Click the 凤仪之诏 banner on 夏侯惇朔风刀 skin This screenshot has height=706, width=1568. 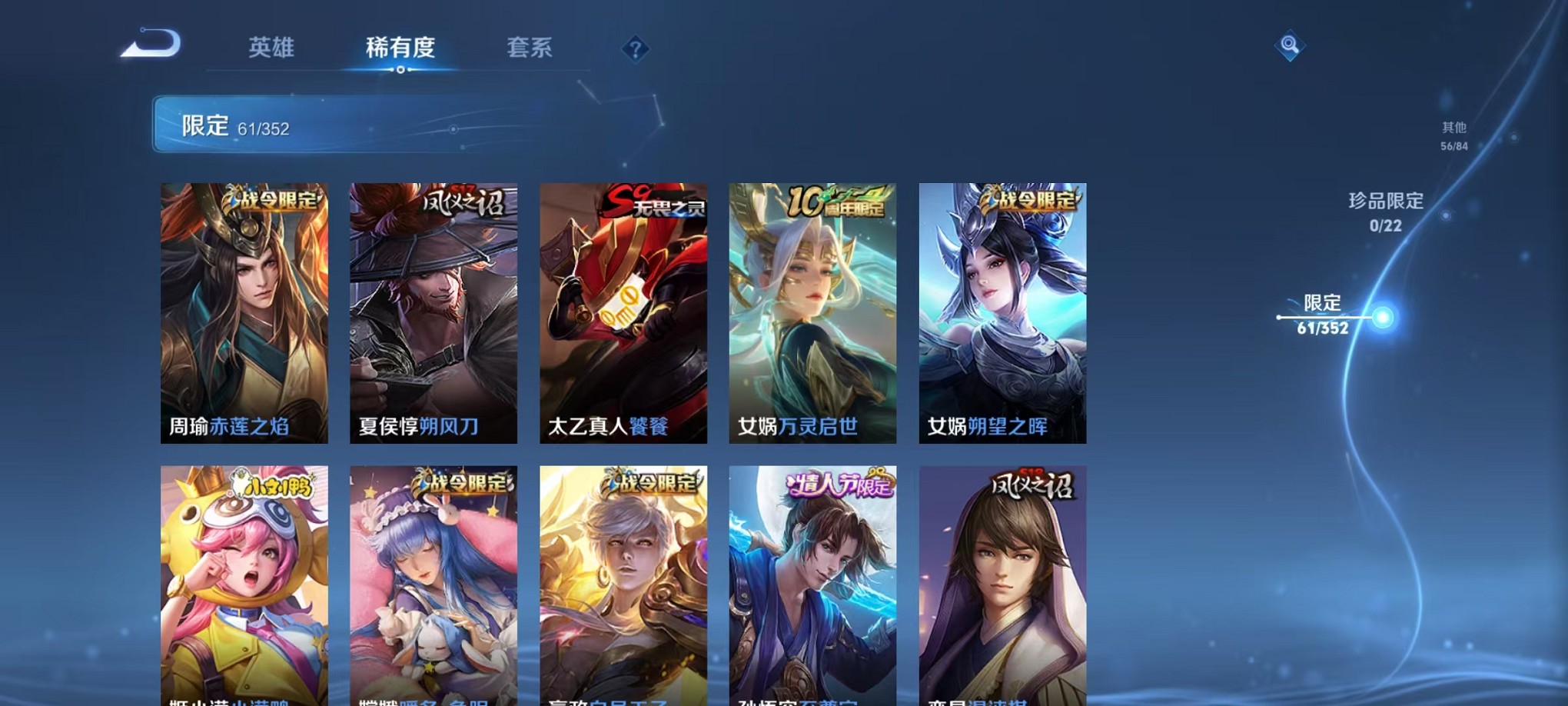point(462,201)
